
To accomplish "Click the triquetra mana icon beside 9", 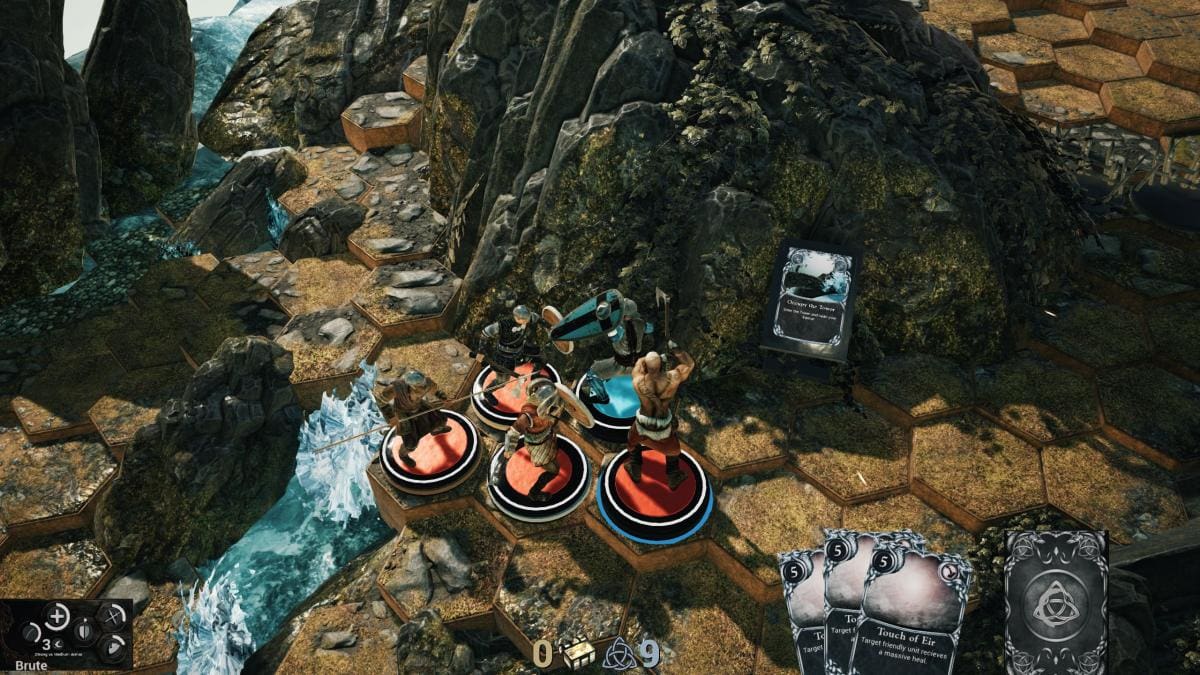I will click(x=618, y=653).
